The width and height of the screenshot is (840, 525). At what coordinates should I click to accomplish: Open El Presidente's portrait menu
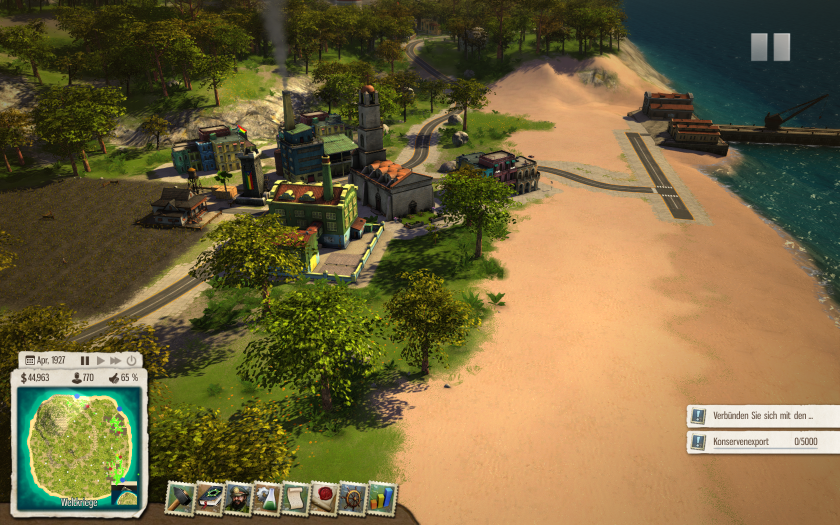tap(238, 498)
